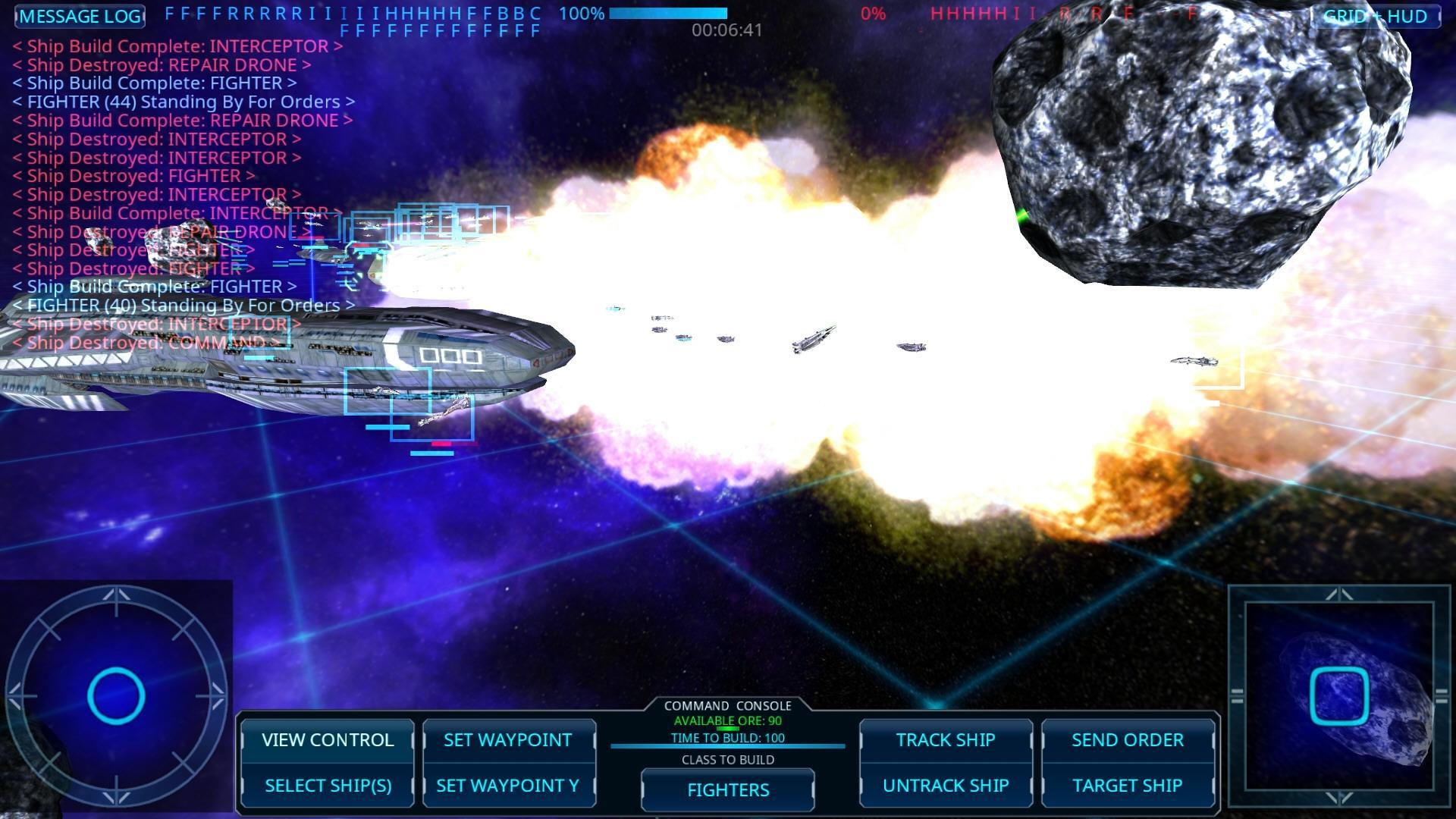Enable TRACK SHIP mode
1456x819 pixels.
(x=945, y=740)
